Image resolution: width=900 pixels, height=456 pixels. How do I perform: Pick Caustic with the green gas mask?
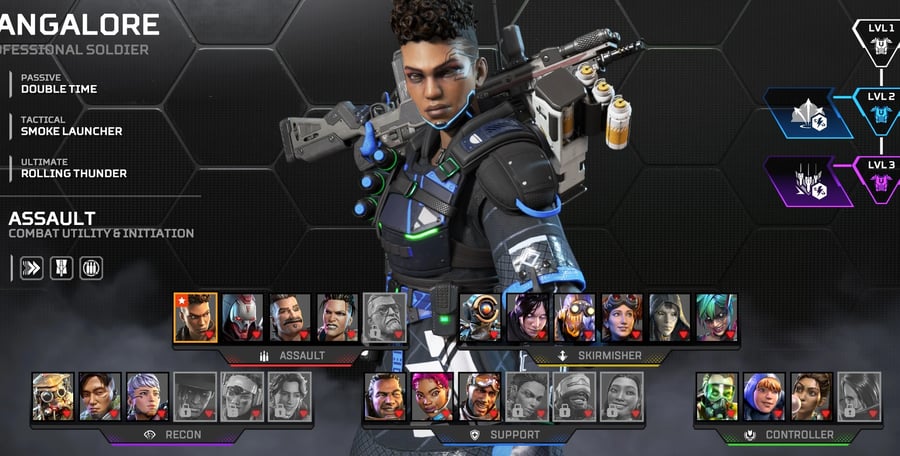[x=717, y=397]
